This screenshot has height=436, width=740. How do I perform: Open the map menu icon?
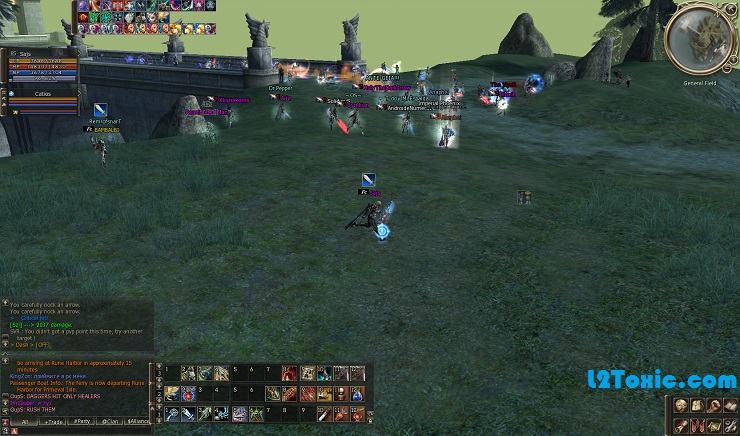715,425
